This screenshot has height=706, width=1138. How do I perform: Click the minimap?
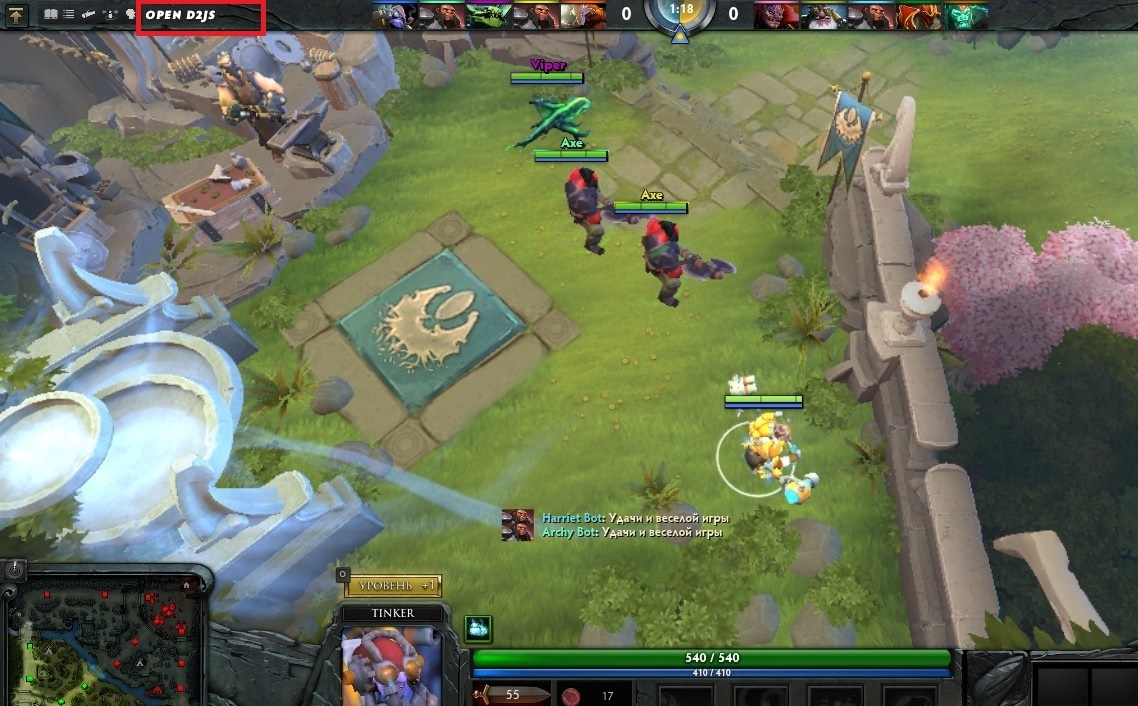(x=104, y=641)
